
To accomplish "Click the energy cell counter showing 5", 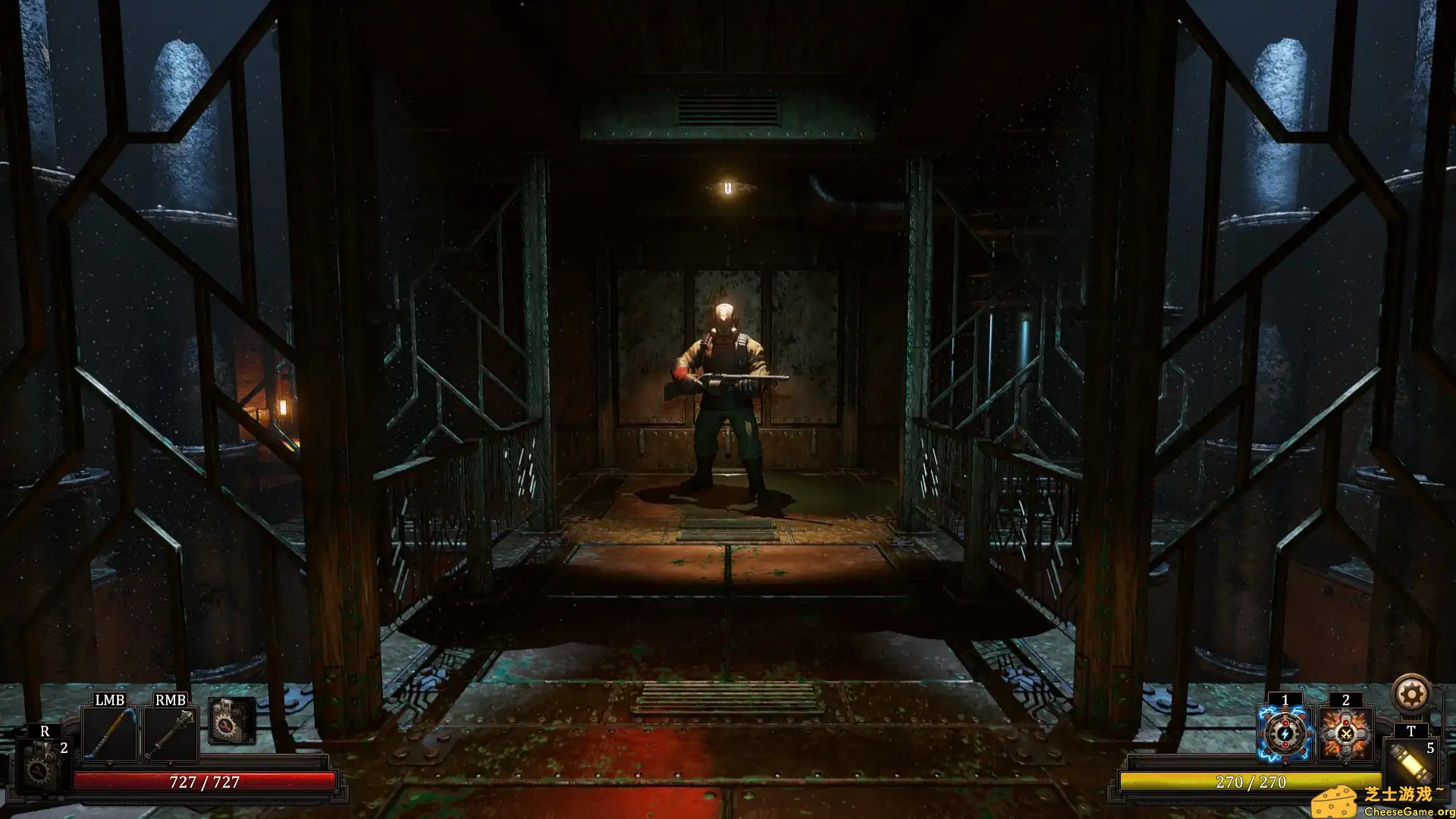I will pos(1432,747).
